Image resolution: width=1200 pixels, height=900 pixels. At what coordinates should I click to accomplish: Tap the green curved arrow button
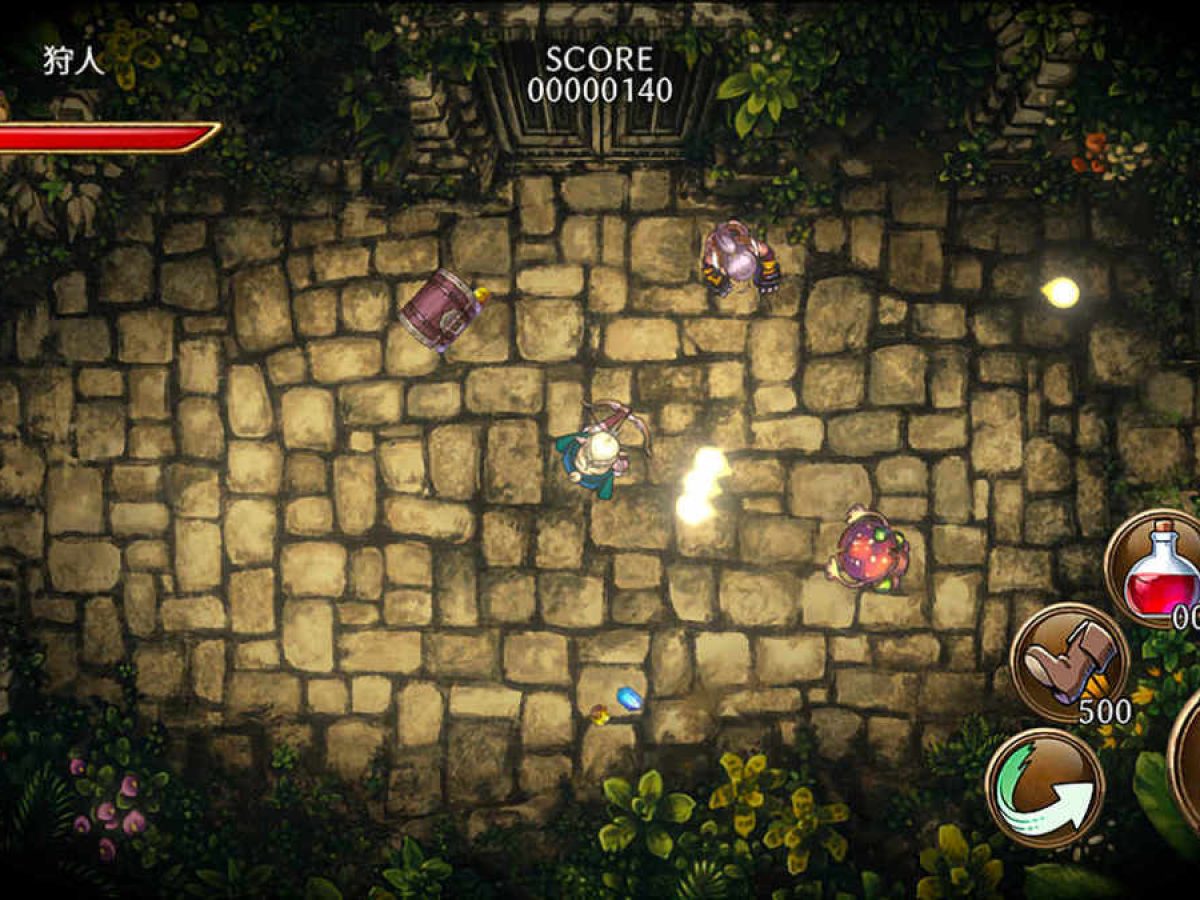(x=1045, y=787)
